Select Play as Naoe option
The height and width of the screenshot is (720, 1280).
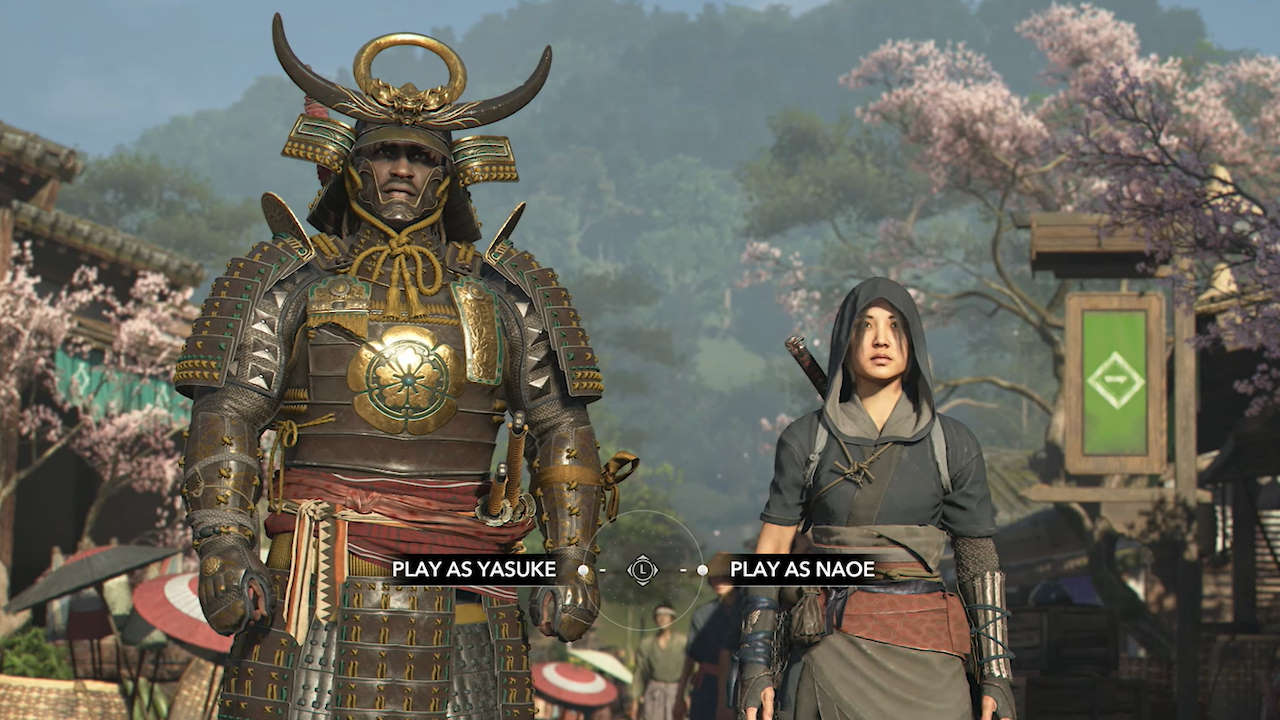coord(802,570)
